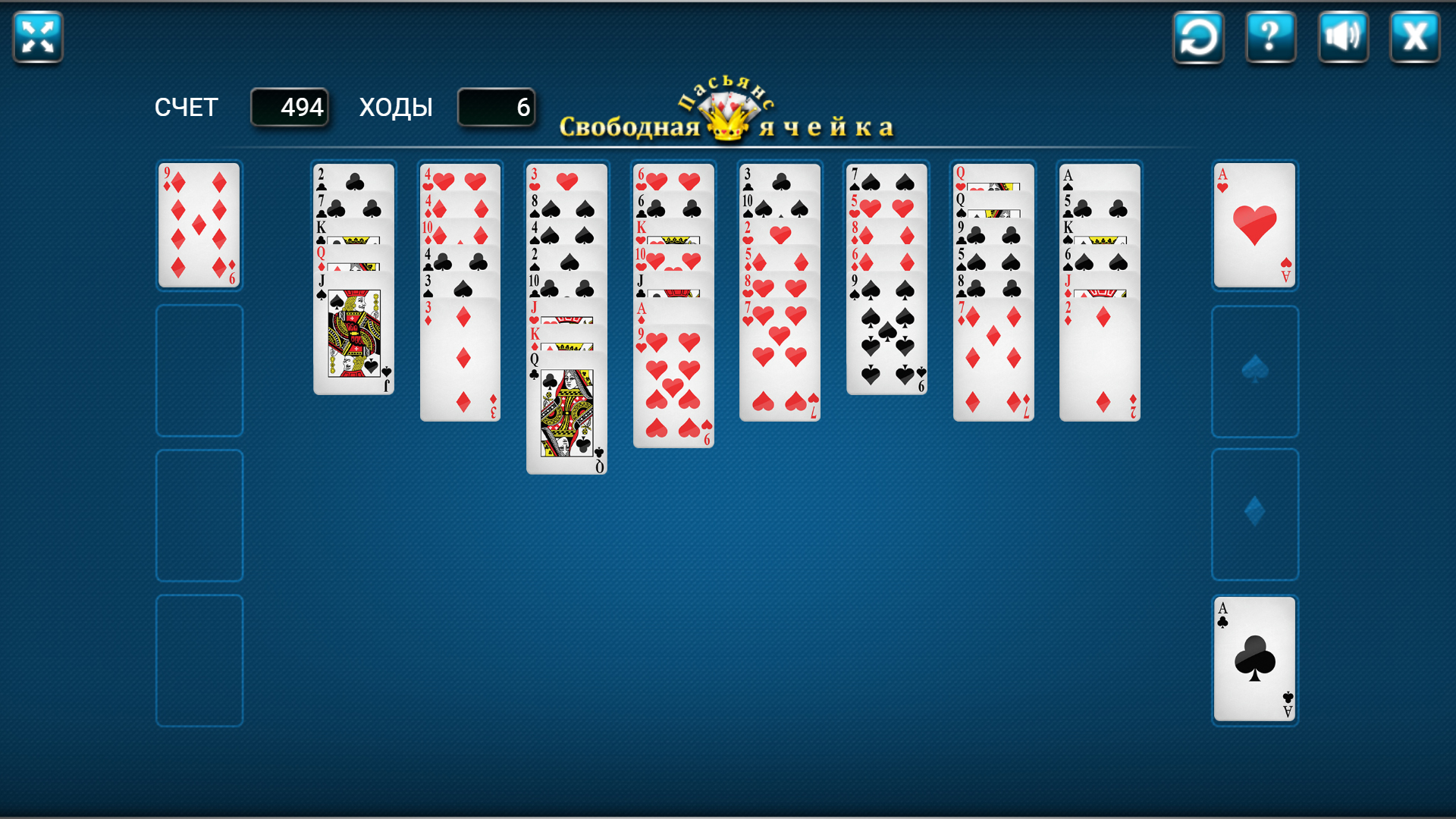This screenshot has height=819, width=1456.
Task: Click the fullscreen expand icon
Action: (36, 36)
